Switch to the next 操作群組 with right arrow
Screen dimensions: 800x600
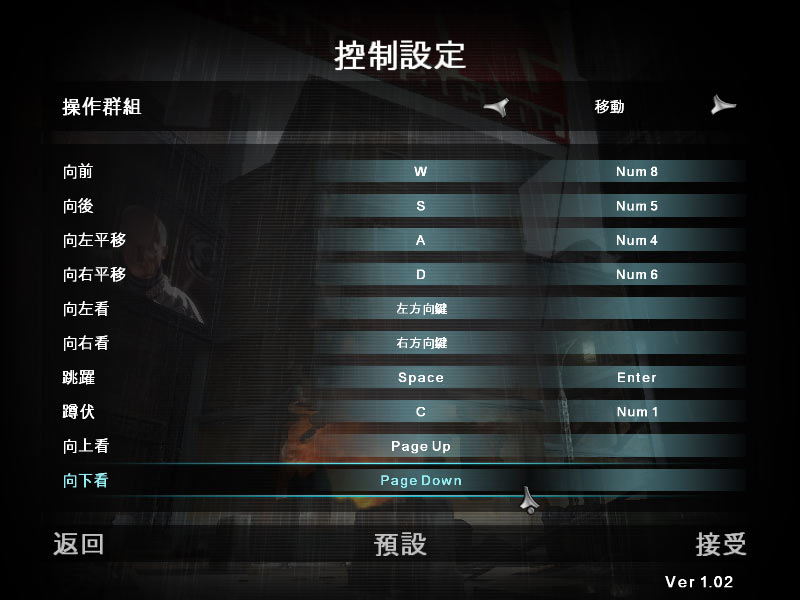click(723, 106)
